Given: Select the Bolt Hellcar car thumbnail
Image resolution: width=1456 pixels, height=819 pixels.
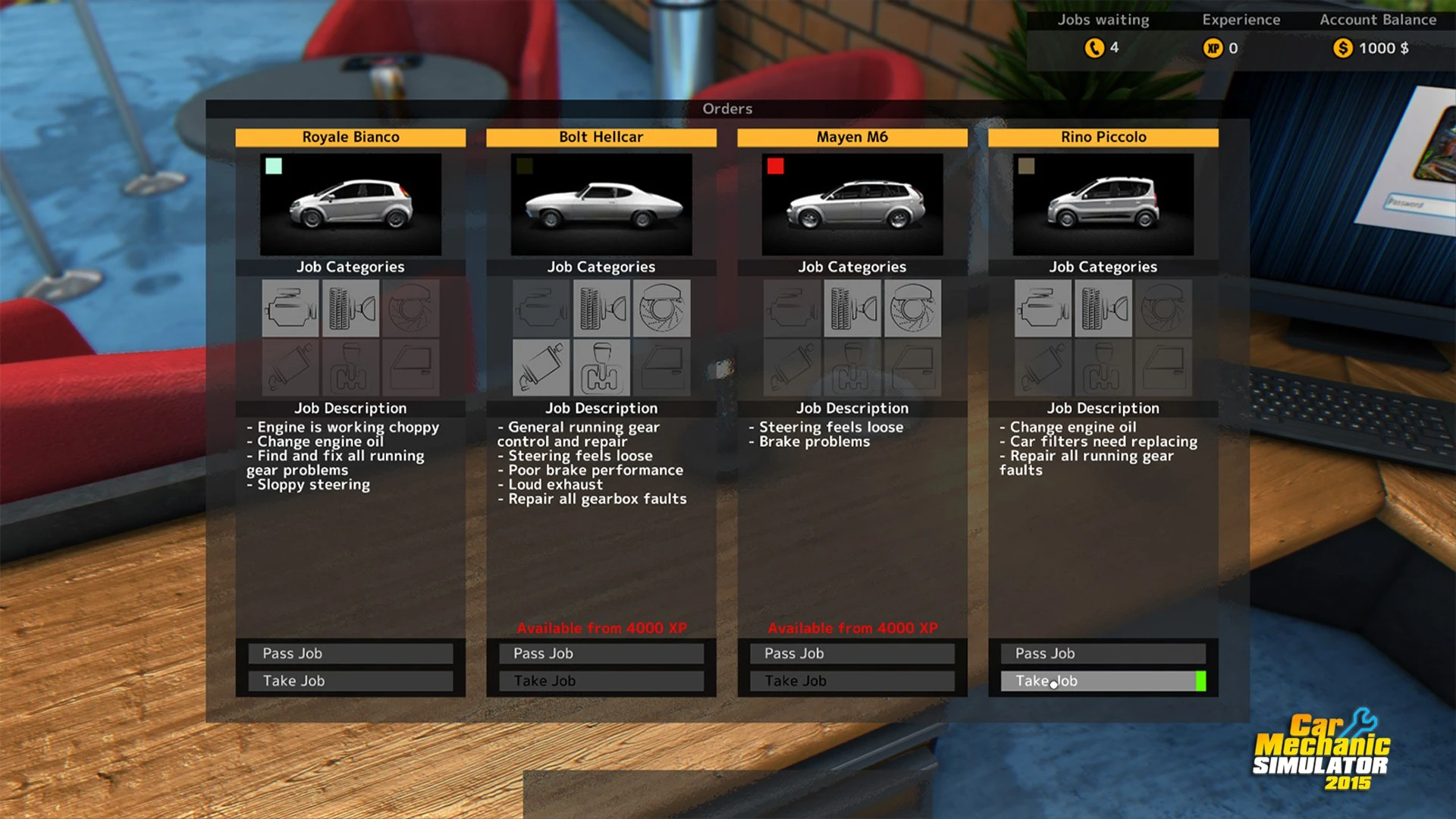Looking at the screenshot, I should (601, 205).
